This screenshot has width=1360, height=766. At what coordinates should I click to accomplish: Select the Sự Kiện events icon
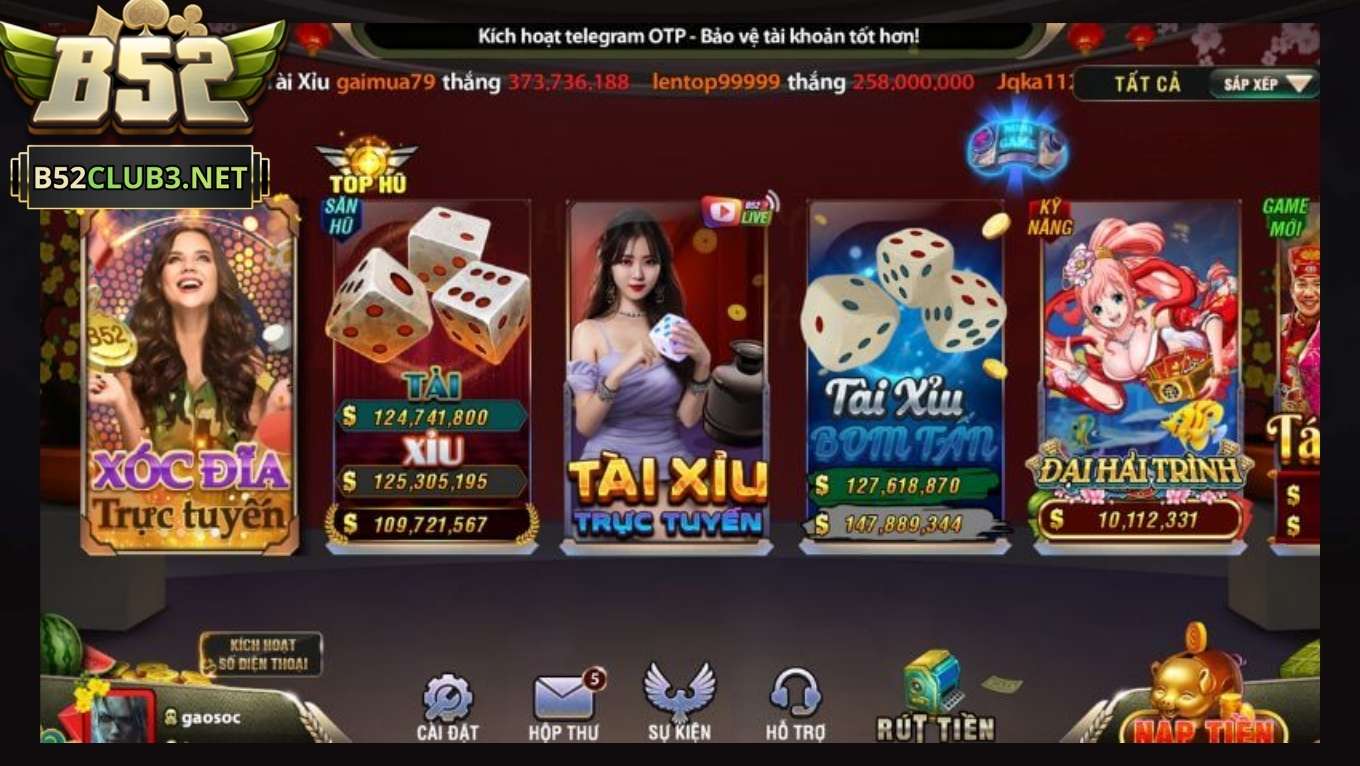click(x=681, y=695)
